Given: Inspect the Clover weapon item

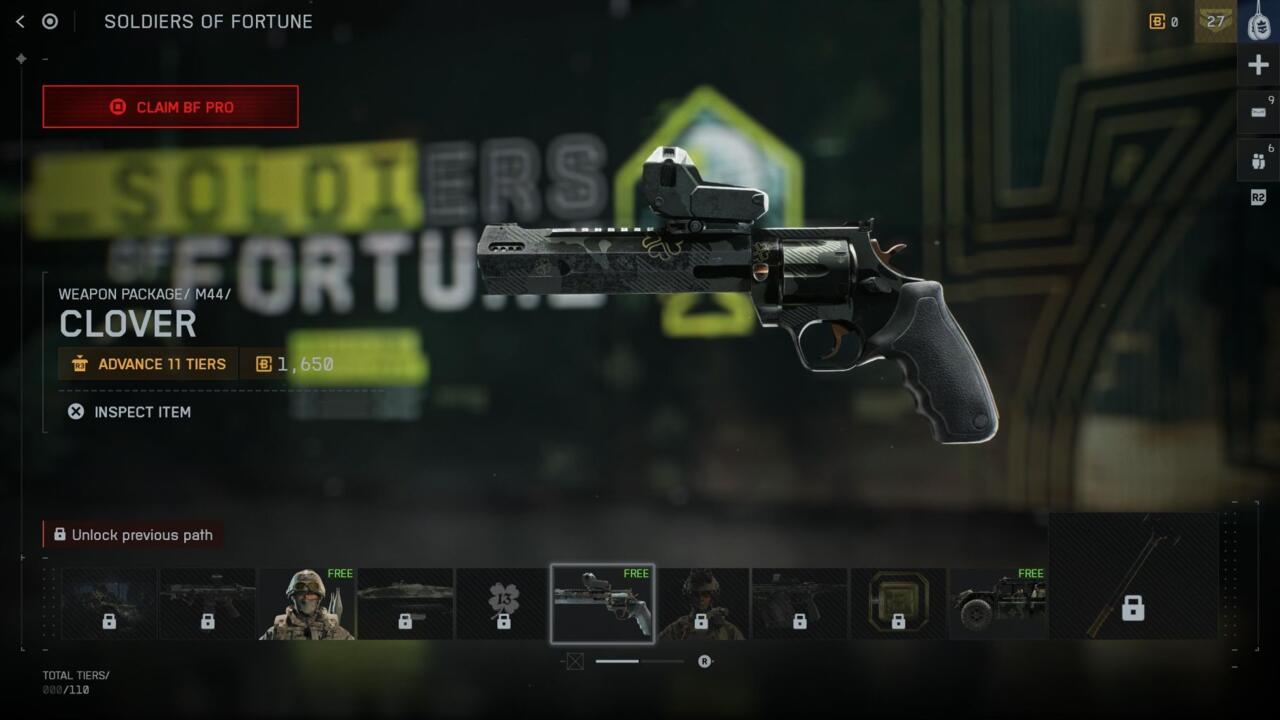Looking at the screenshot, I should (x=130, y=412).
